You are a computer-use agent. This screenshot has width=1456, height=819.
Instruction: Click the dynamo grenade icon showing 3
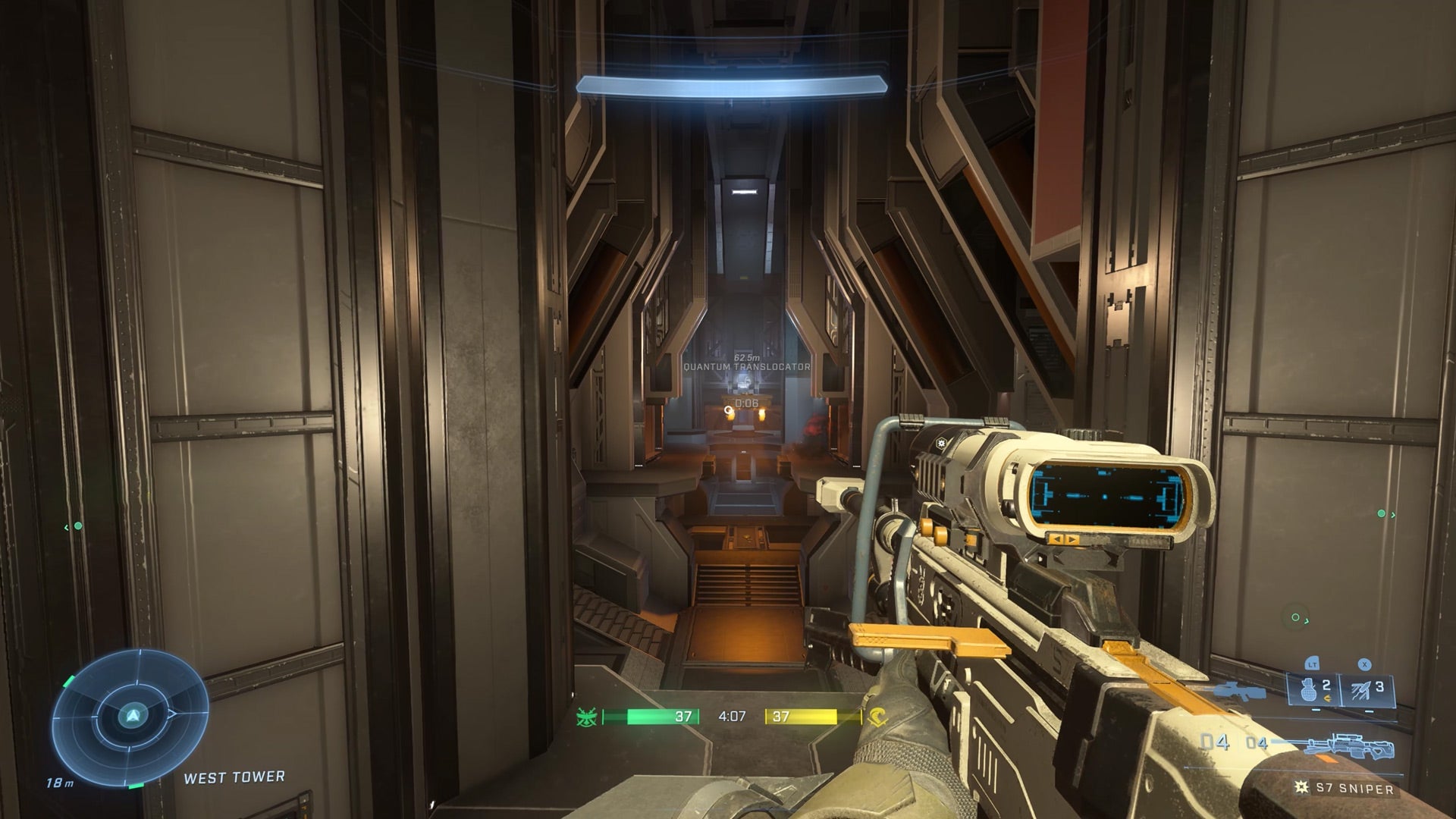[x=1362, y=689]
